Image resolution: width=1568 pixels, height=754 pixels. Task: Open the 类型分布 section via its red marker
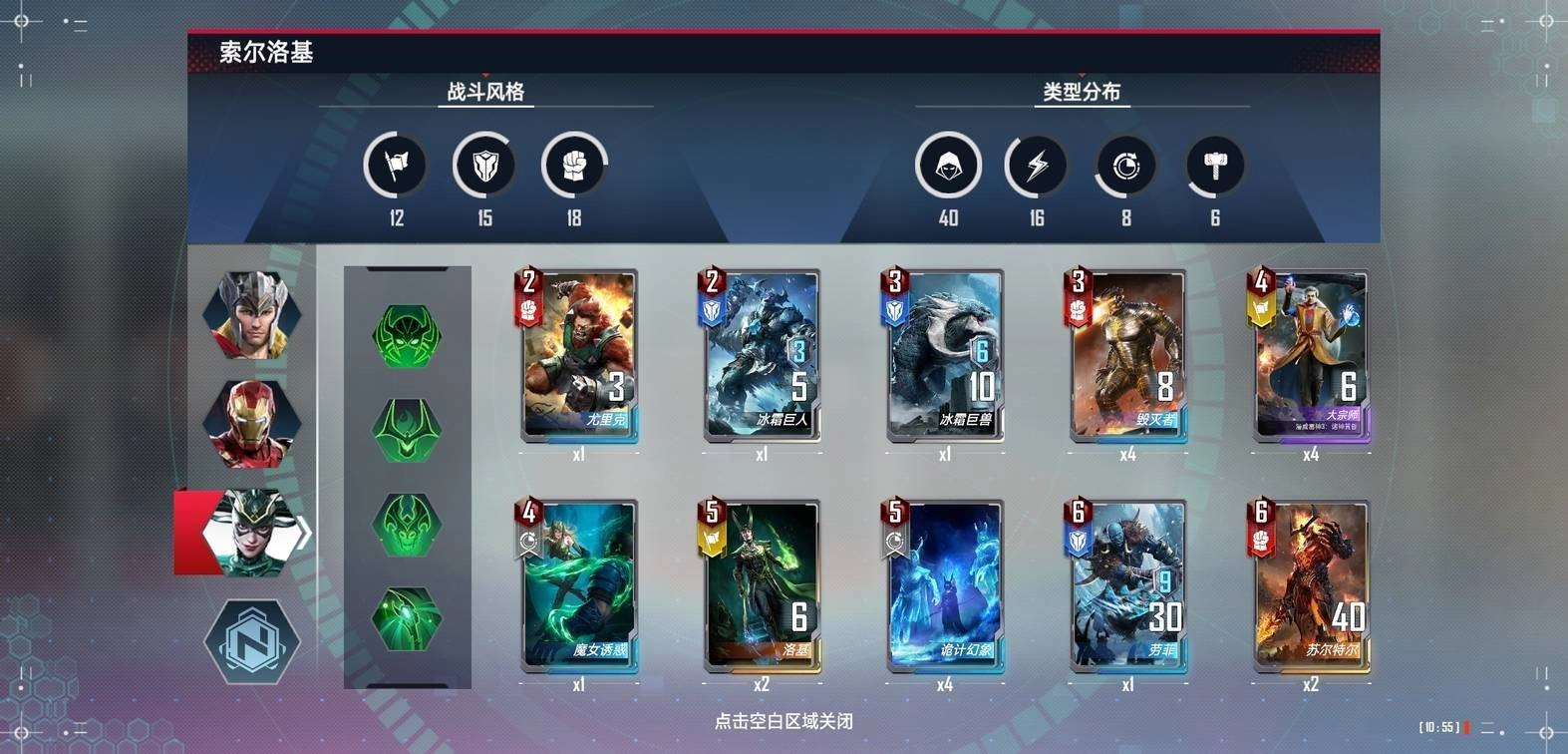[1083, 73]
